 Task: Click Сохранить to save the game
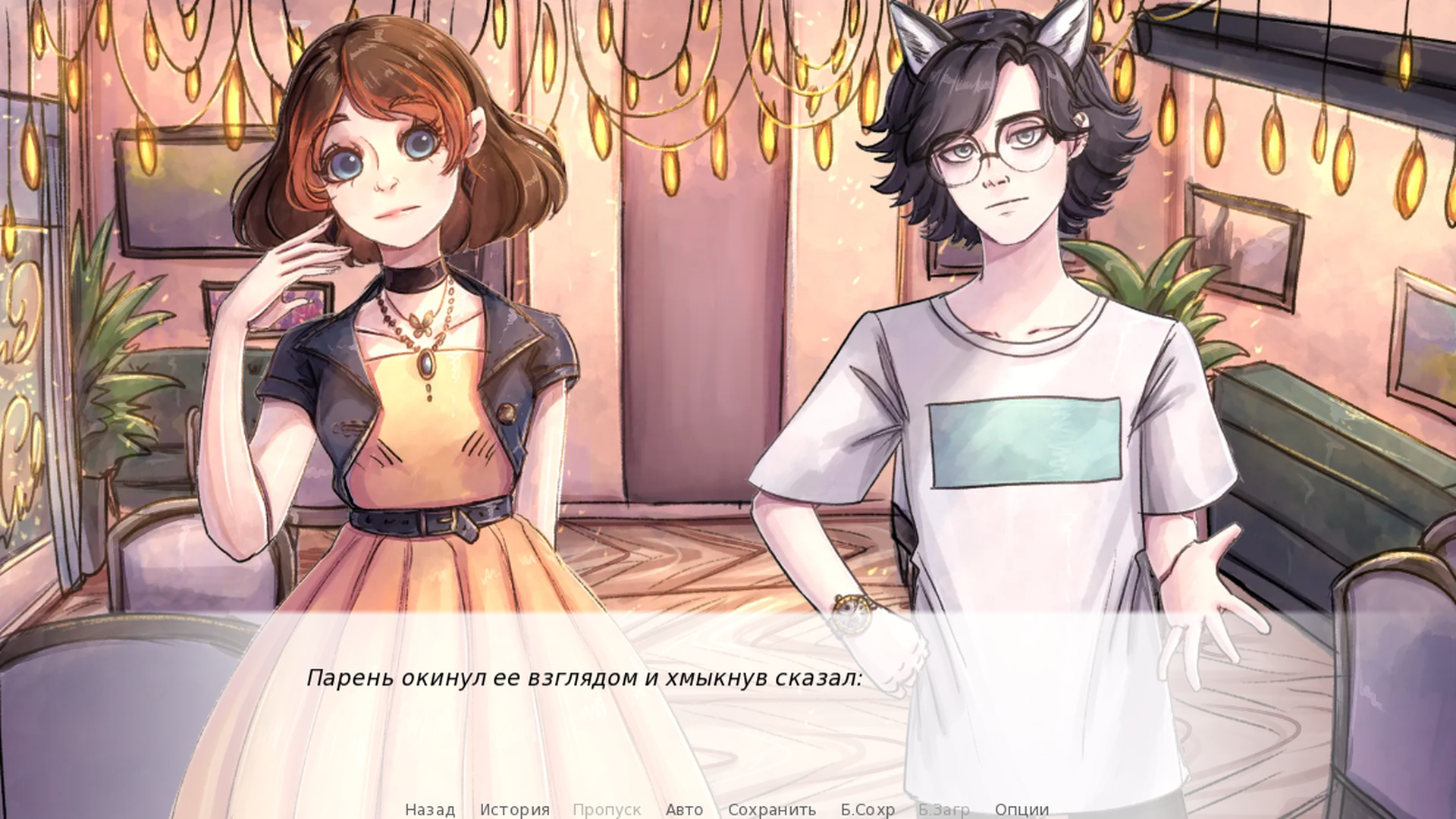point(771,809)
